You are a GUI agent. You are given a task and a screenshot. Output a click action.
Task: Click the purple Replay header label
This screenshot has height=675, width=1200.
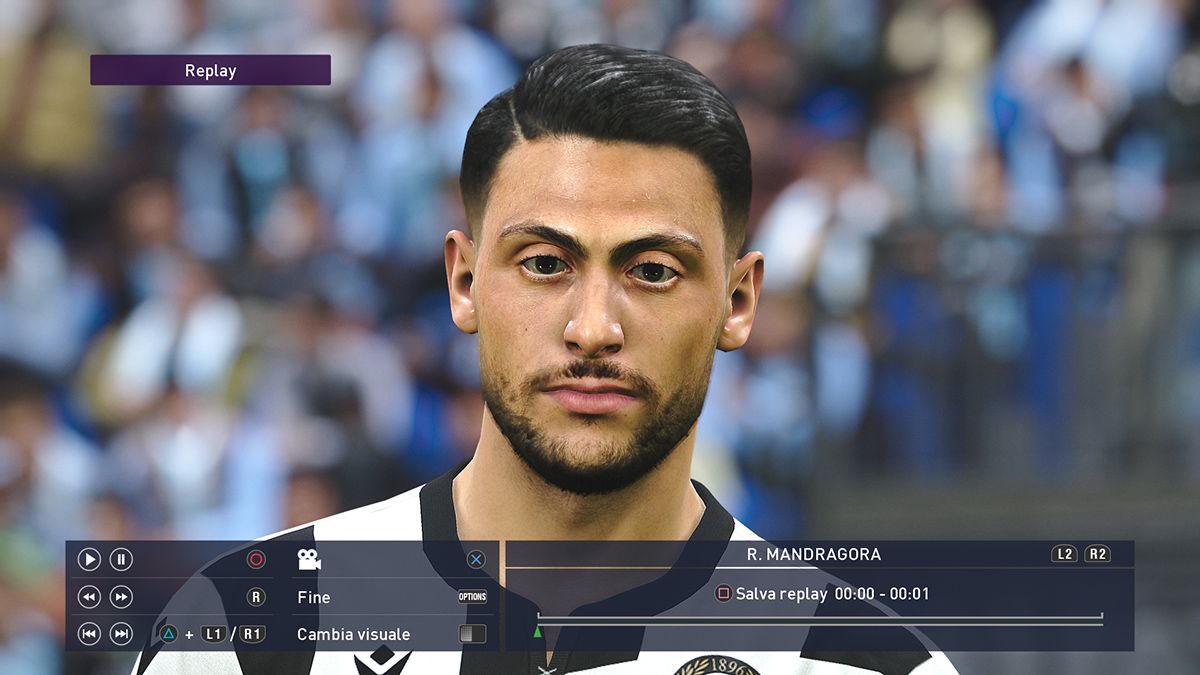point(210,70)
